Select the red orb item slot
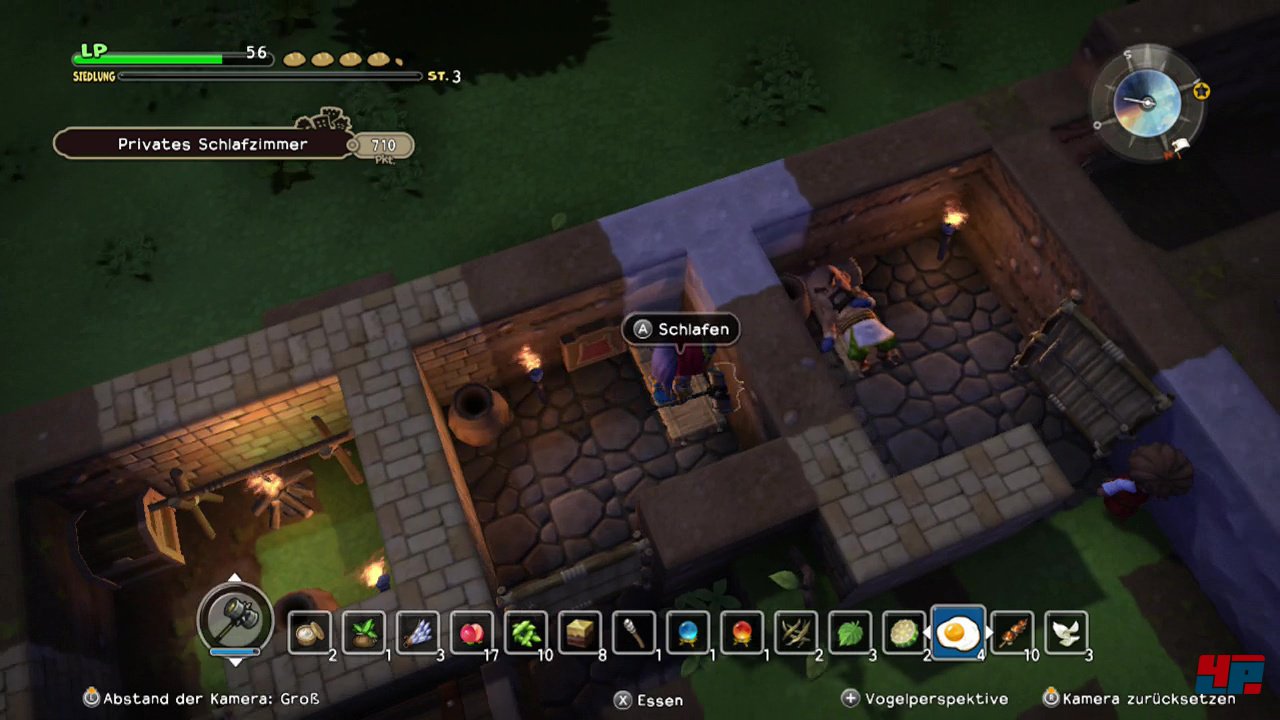 click(742, 632)
